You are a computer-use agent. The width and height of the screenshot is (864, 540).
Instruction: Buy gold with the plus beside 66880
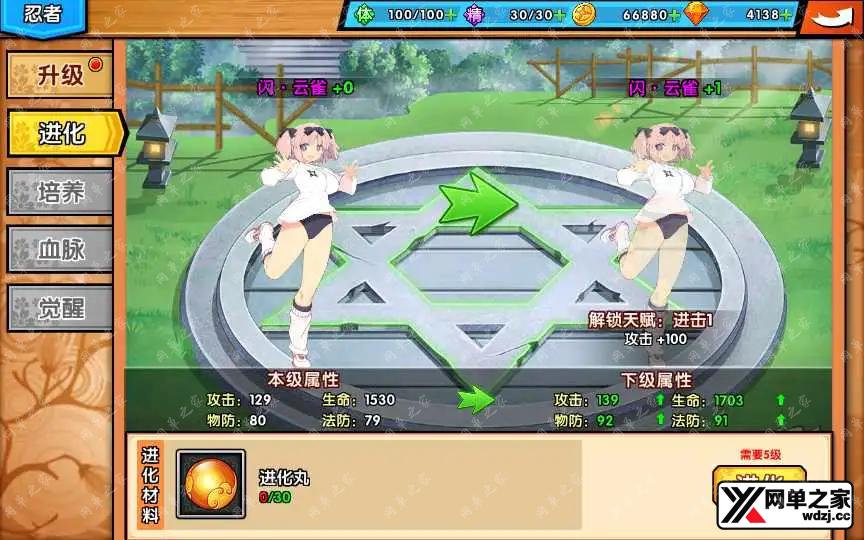point(675,15)
